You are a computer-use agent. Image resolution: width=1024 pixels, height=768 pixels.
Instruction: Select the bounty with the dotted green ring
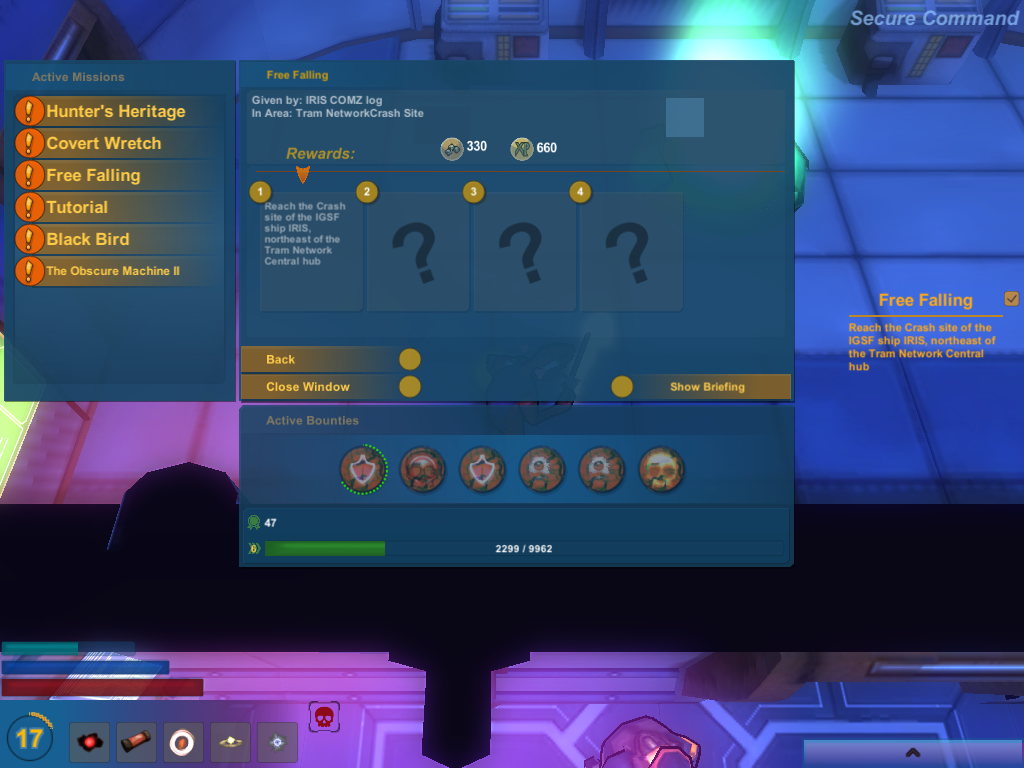tap(362, 468)
